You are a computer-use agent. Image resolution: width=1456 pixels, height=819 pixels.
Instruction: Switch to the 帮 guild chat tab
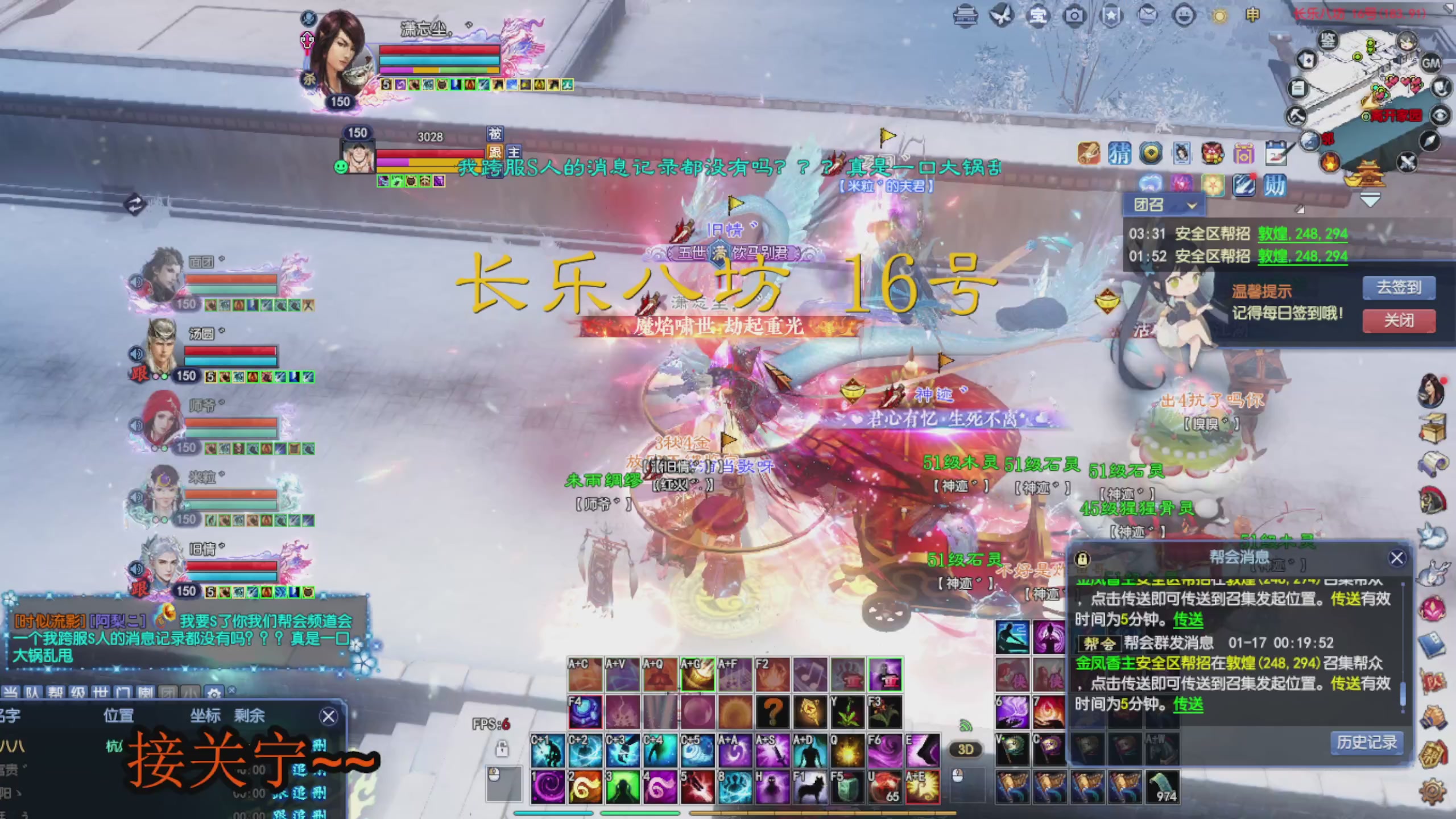point(56,691)
